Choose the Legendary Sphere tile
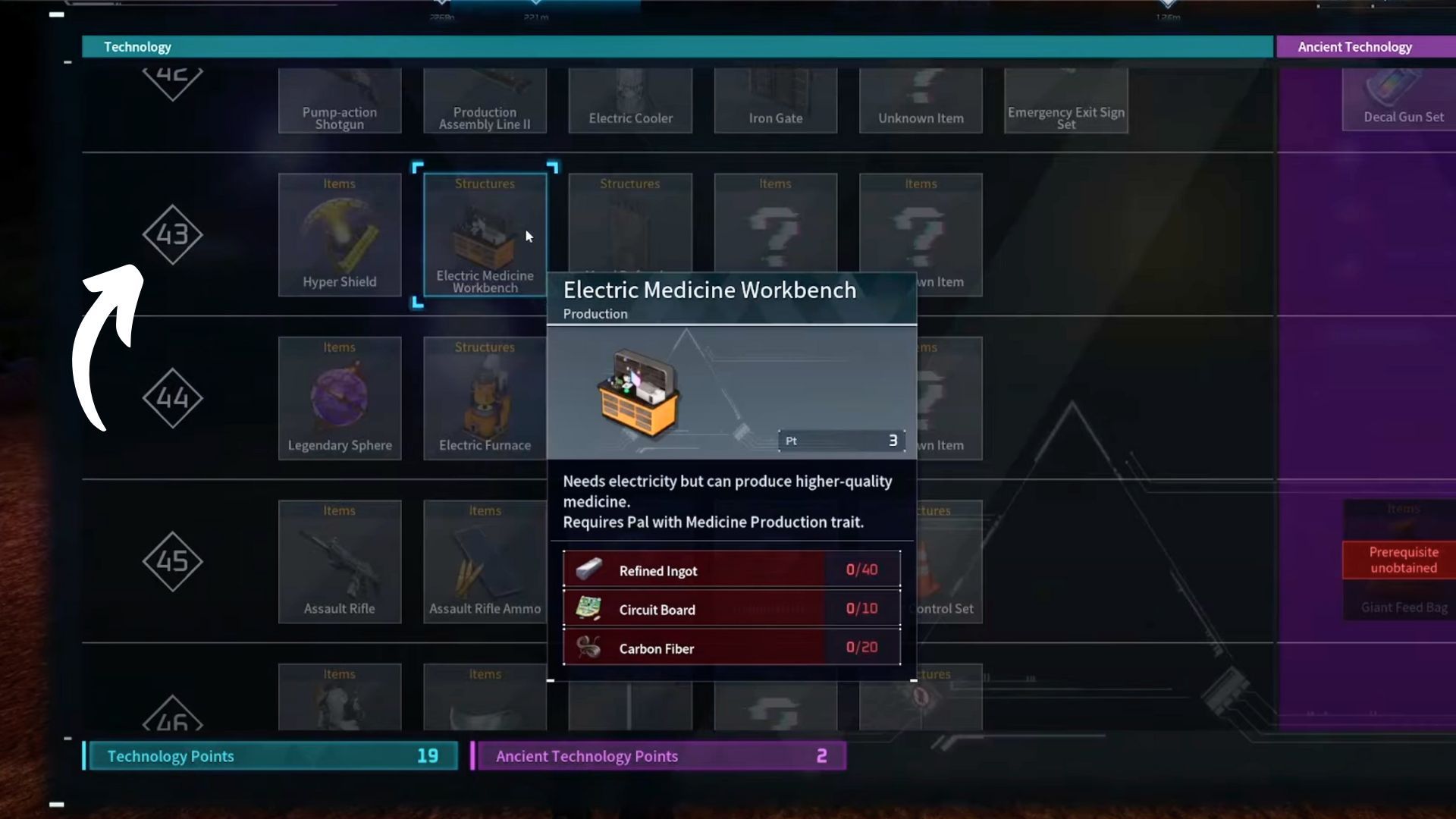This screenshot has height=819, width=1456. (x=339, y=398)
